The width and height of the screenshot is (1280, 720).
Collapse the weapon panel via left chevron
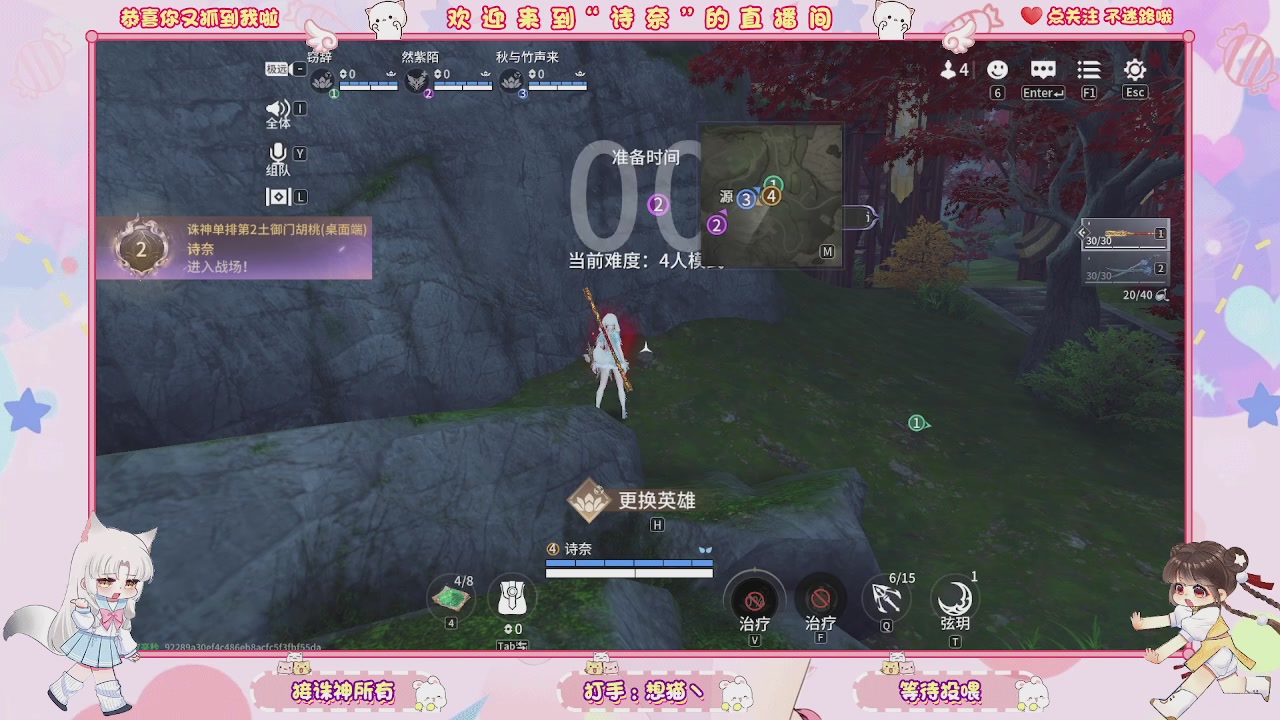click(x=1082, y=232)
